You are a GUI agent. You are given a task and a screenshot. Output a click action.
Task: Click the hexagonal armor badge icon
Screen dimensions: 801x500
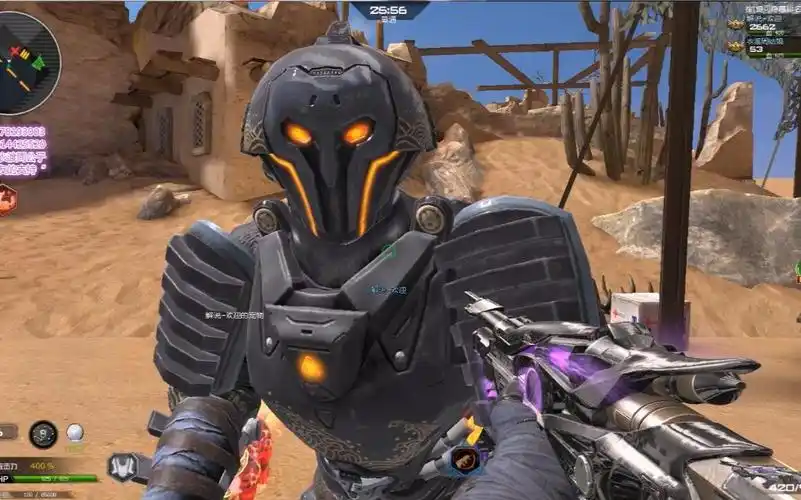(x=121, y=466)
